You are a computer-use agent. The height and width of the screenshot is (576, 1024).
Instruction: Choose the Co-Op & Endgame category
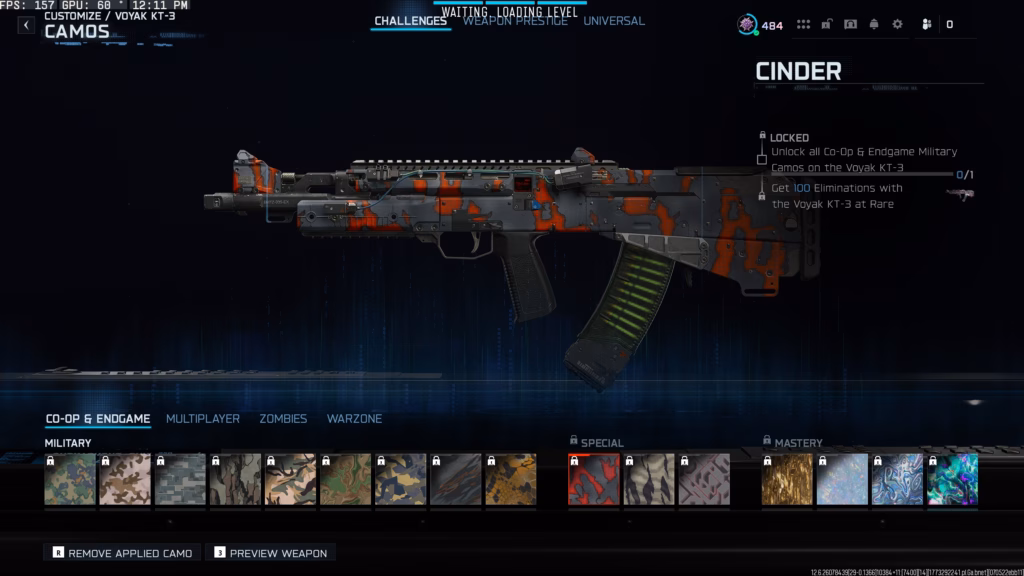coord(98,419)
